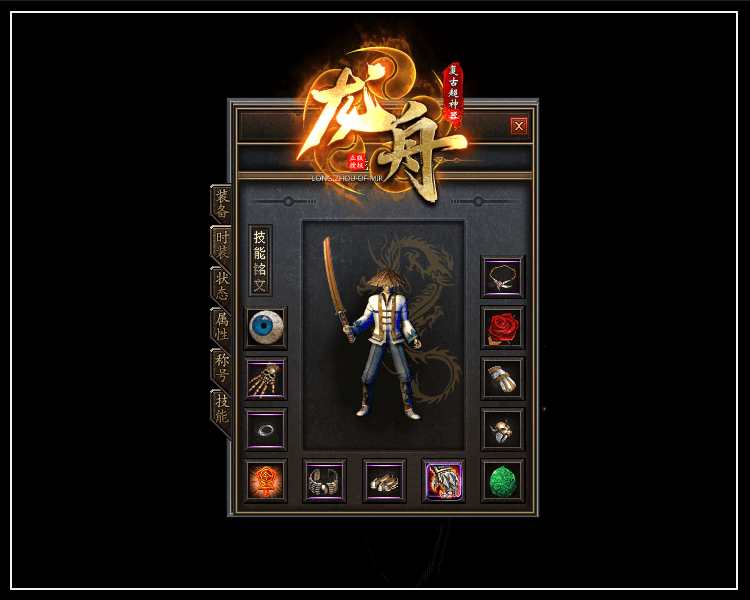Click the purple-bordered armored fist slot
This screenshot has height=600, width=750.
coord(443,481)
